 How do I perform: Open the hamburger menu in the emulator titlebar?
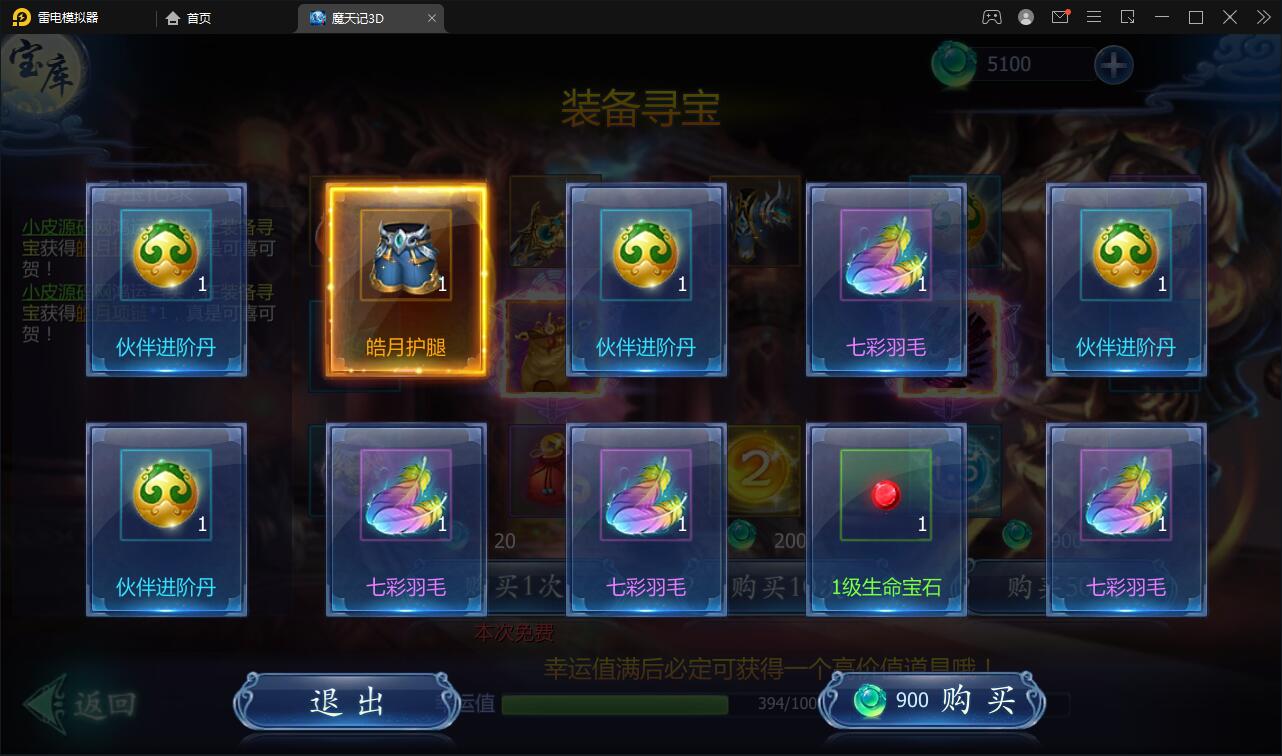point(1093,17)
